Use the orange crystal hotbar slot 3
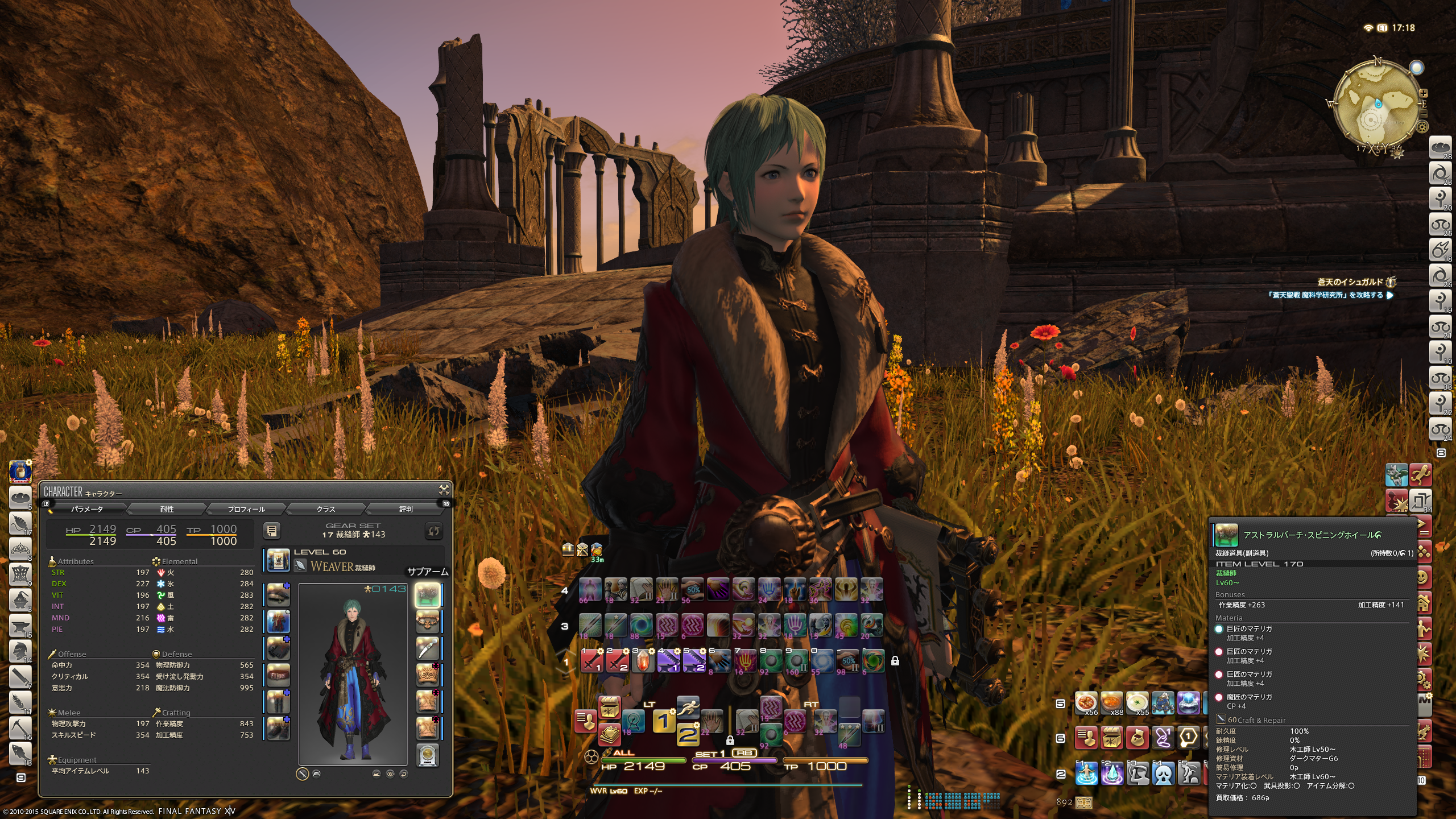 point(643,661)
